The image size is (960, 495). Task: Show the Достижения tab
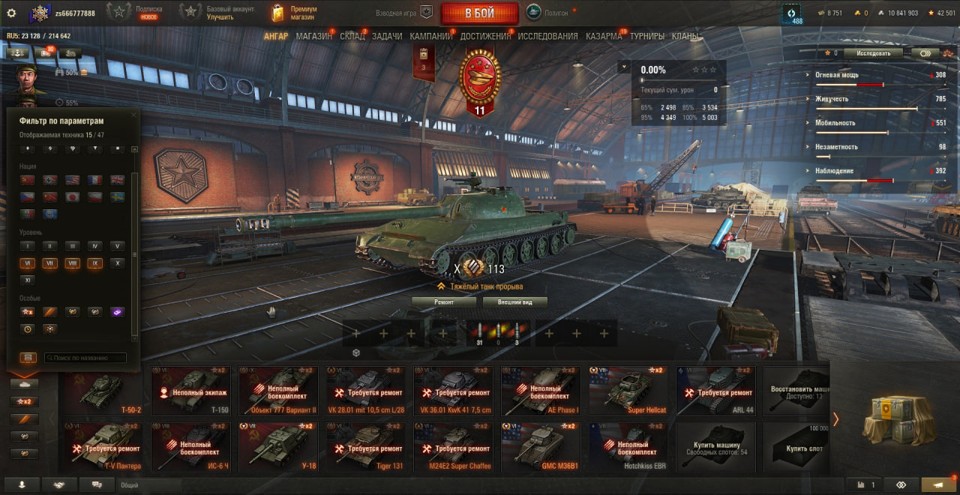click(x=486, y=36)
